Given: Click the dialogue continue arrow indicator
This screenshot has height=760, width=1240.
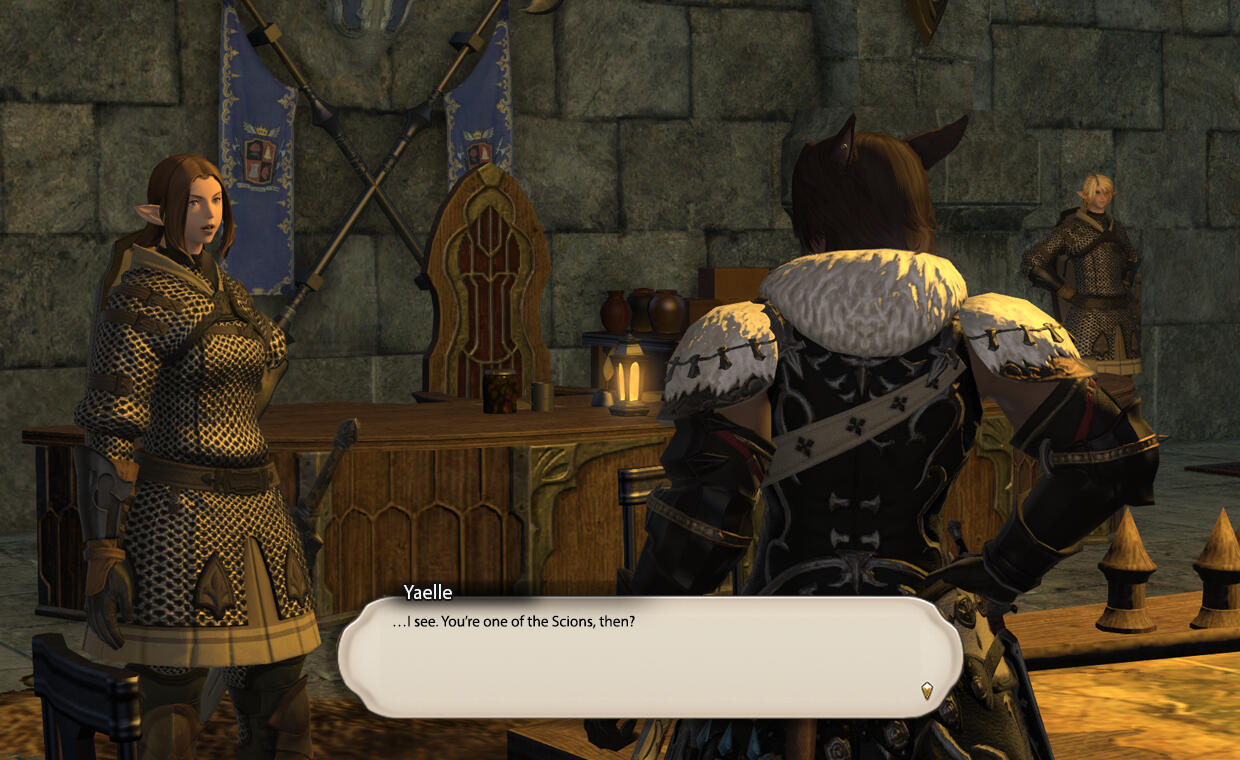Looking at the screenshot, I should point(927,689).
